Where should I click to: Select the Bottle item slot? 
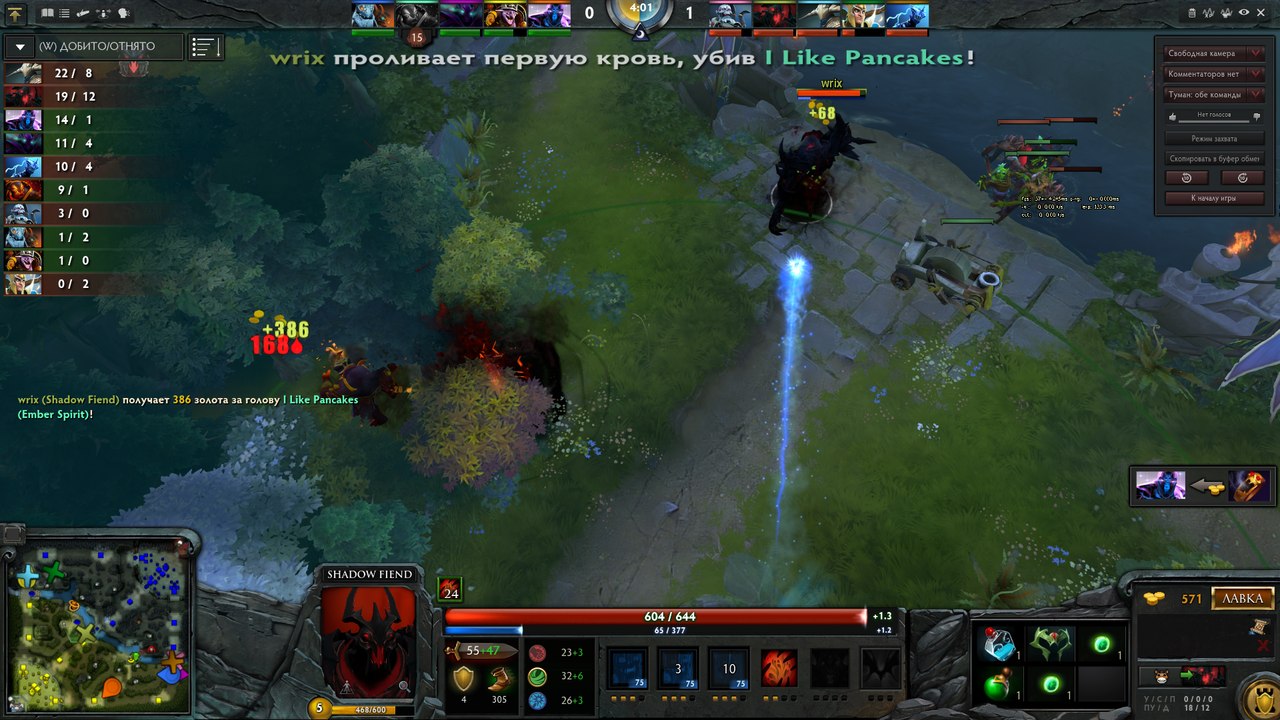click(997, 645)
